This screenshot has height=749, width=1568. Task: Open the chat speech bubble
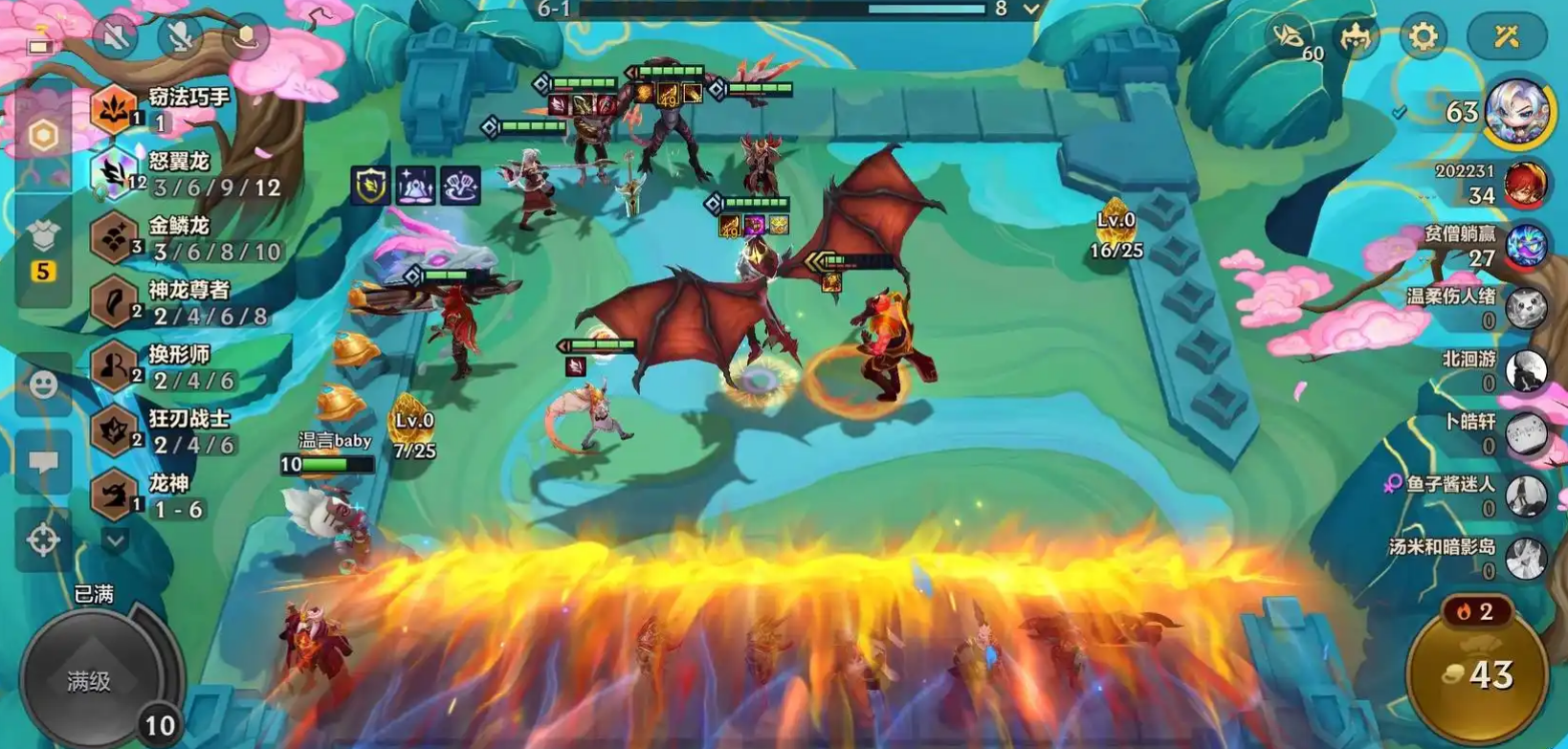click(x=43, y=463)
